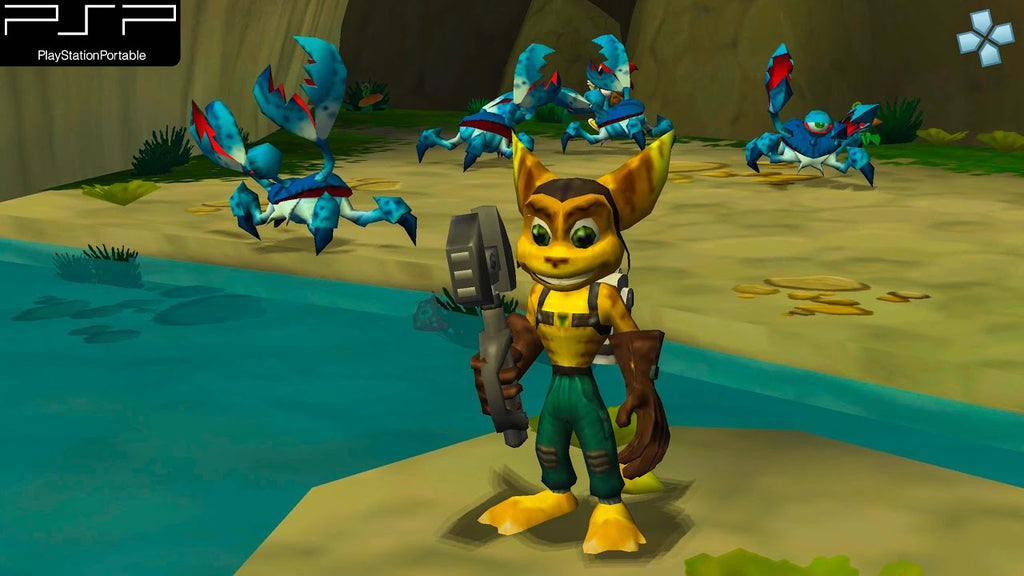Click the PPSSPP emulator logo icon
This screenshot has height=576, width=1024.
pos(984,39)
